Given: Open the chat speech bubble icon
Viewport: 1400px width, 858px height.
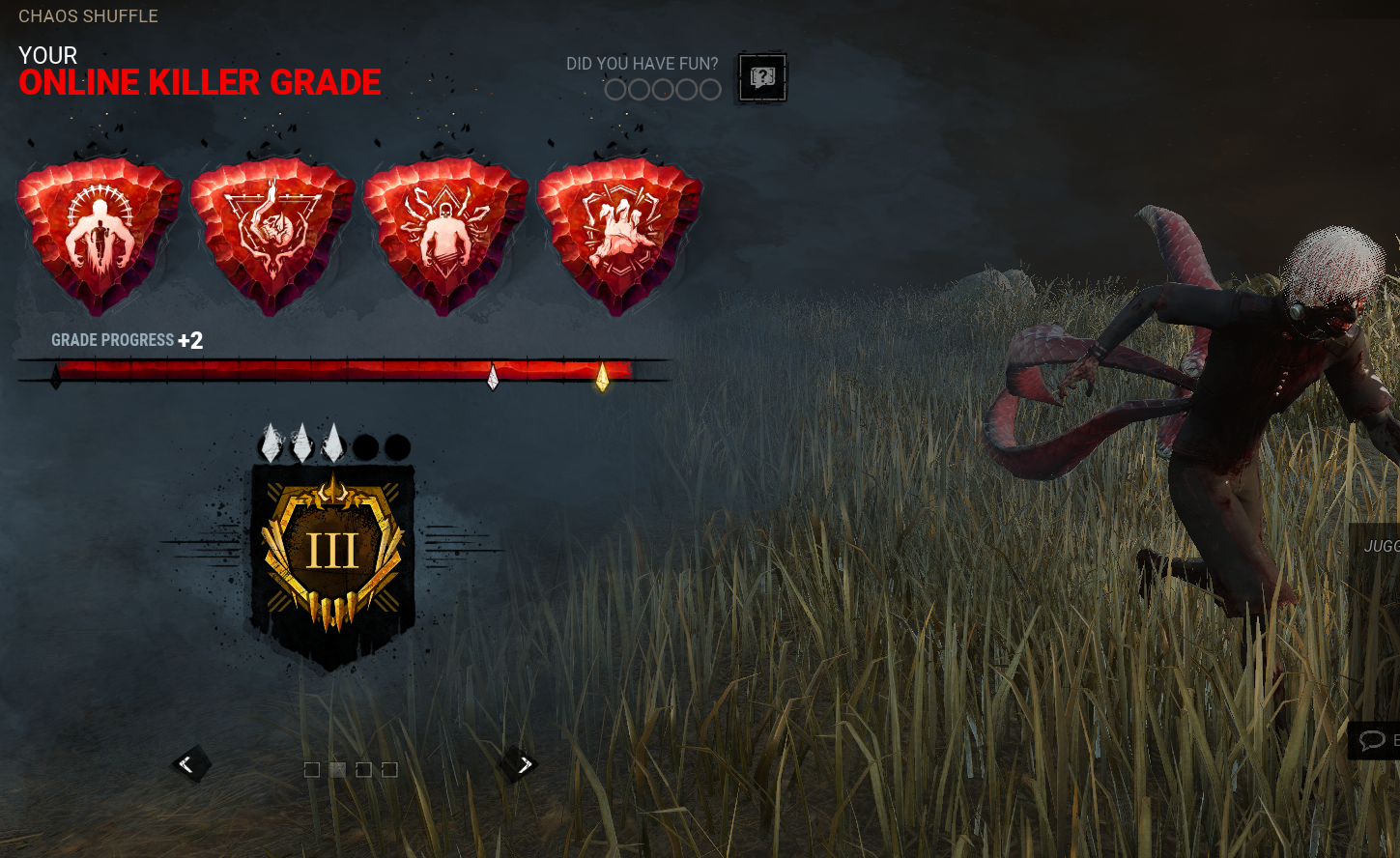Looking at the screenshot, I should [x=1372, y=740].
